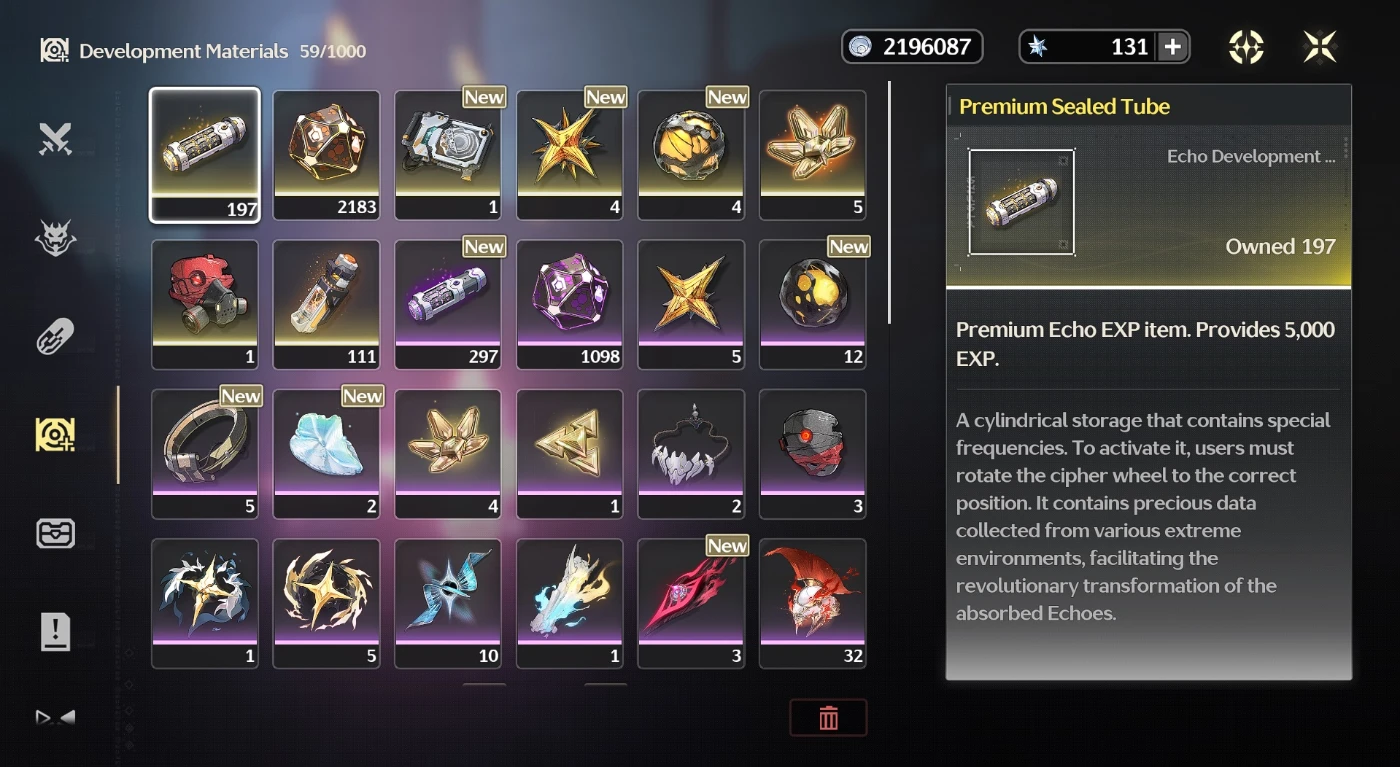Image resolution: width=1400 pixels, height=767 pixels.
Task: Choose the metal ring item marked New
Action: tap(204, 453)
